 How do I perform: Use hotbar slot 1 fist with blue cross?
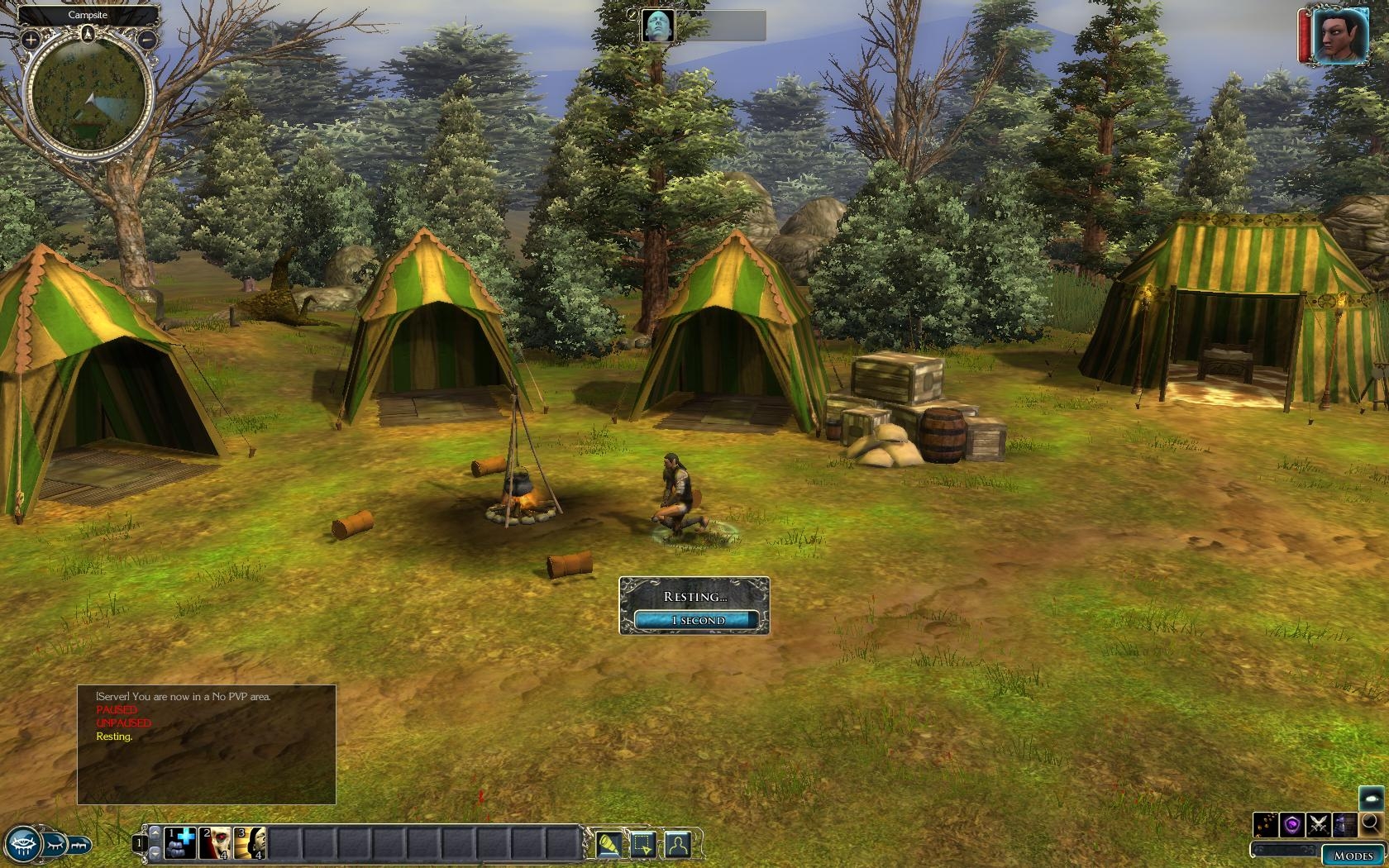tap(179, 843)
